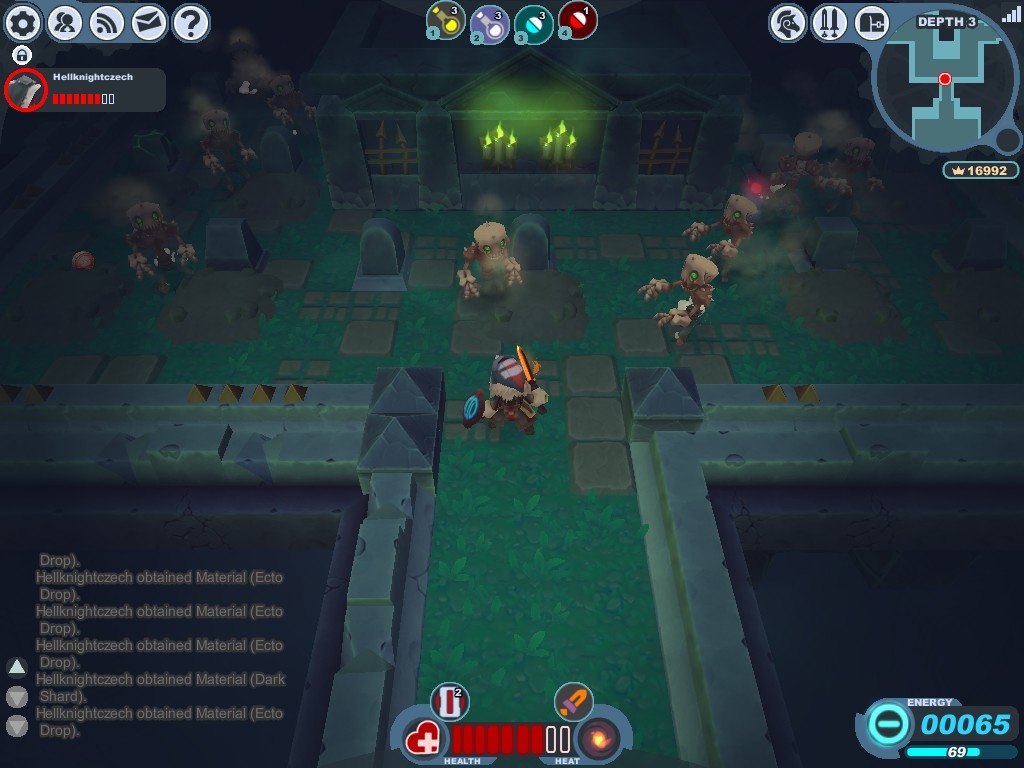The height and width of the screenshot is (768, 1024).
Task: Use the health capsule above the health bar
Action: [449, 702]
